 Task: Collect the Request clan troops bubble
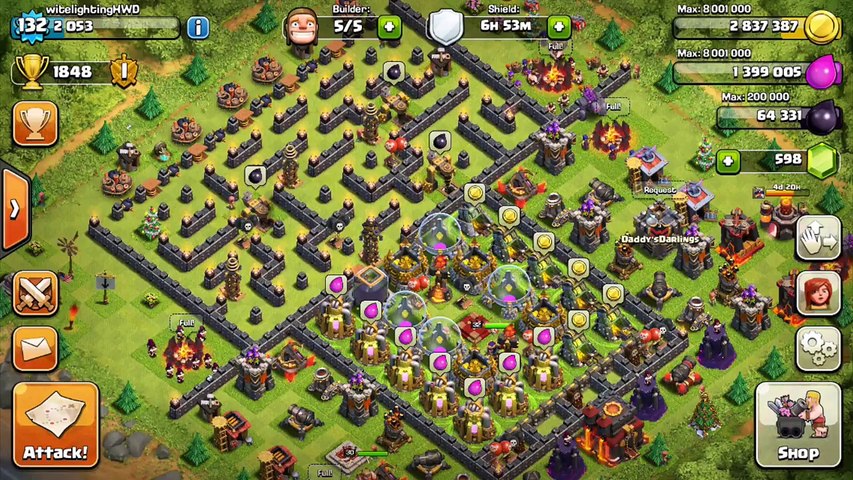(659, 189)
